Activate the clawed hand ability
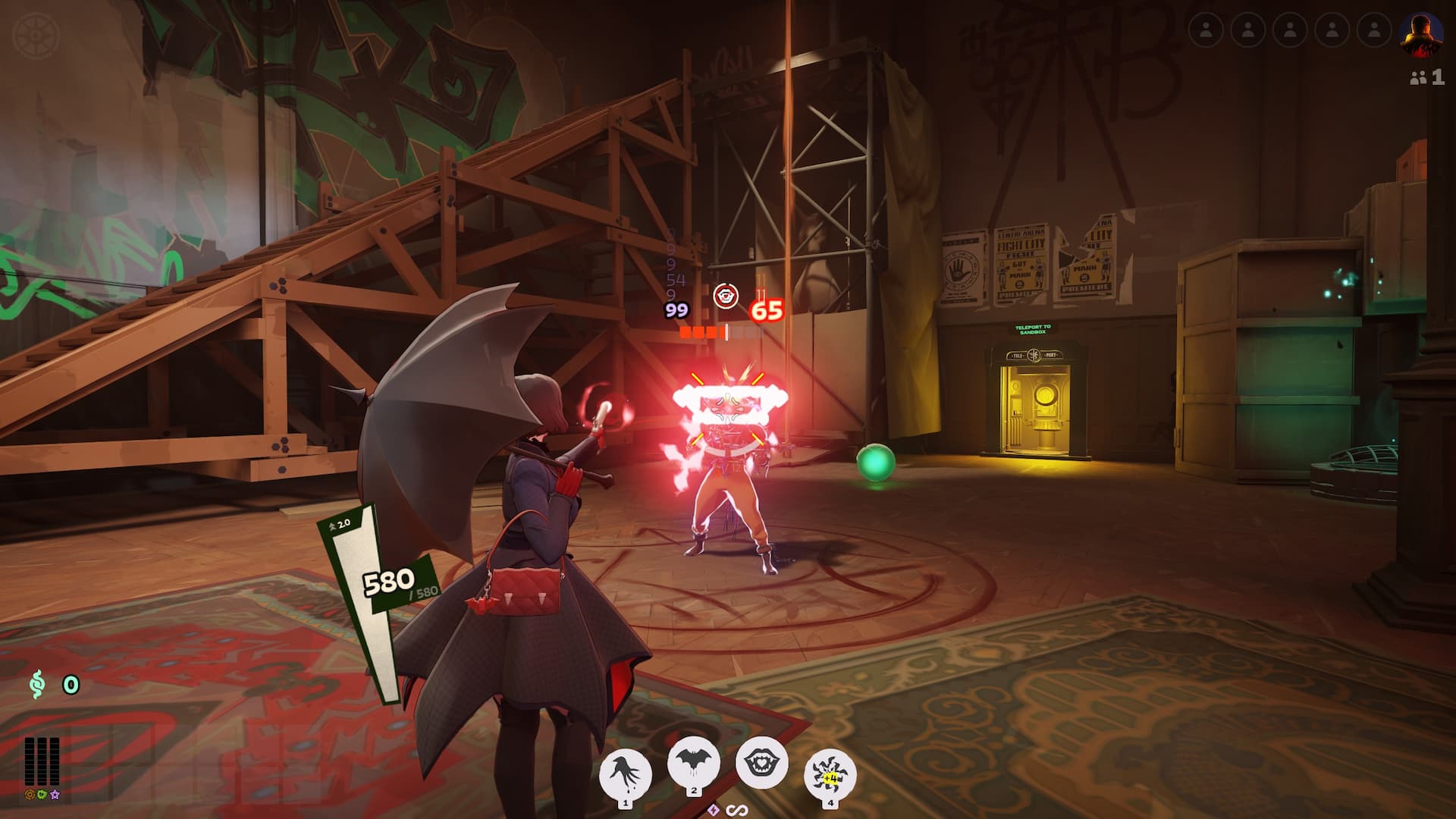This screenshot has width=1456, height=819. click(x=626, y=774)
